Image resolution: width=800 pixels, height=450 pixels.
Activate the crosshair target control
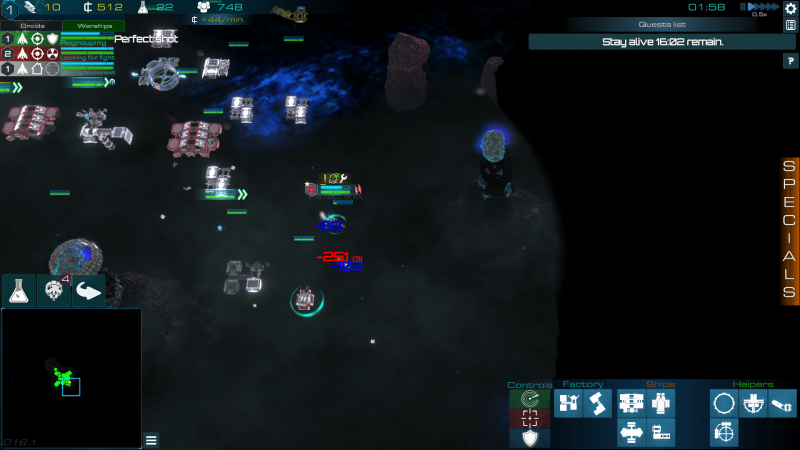[x=529, y=419]
